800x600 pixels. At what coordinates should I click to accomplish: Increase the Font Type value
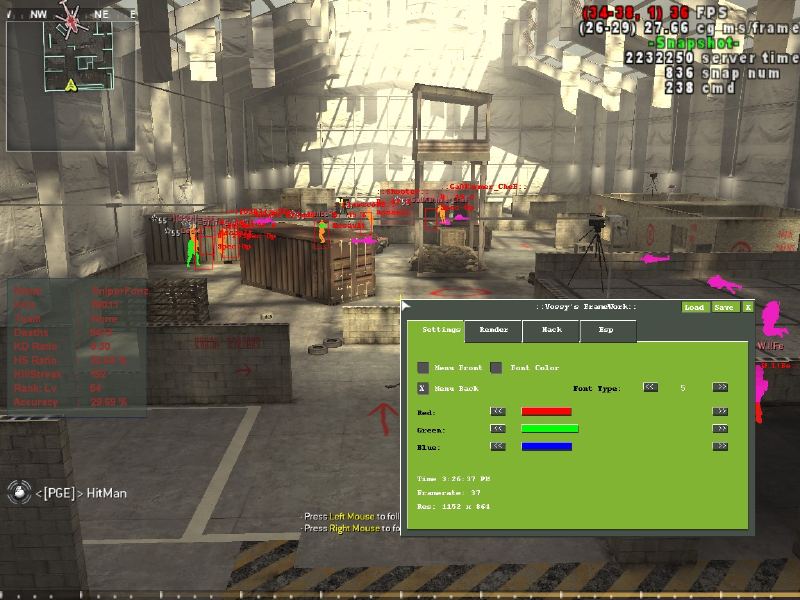[x=720, y=387]
